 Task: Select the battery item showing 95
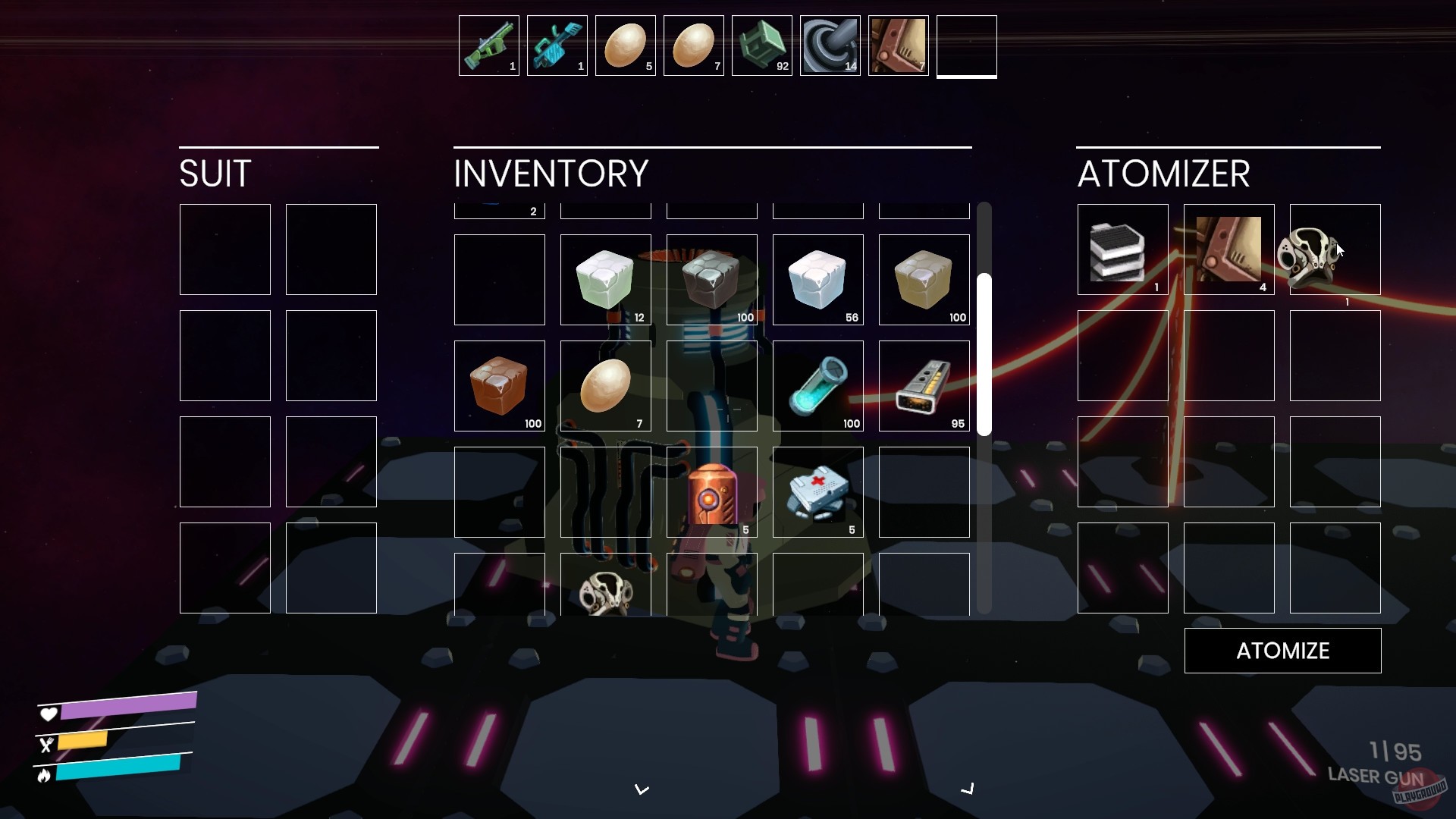[924, 386]
